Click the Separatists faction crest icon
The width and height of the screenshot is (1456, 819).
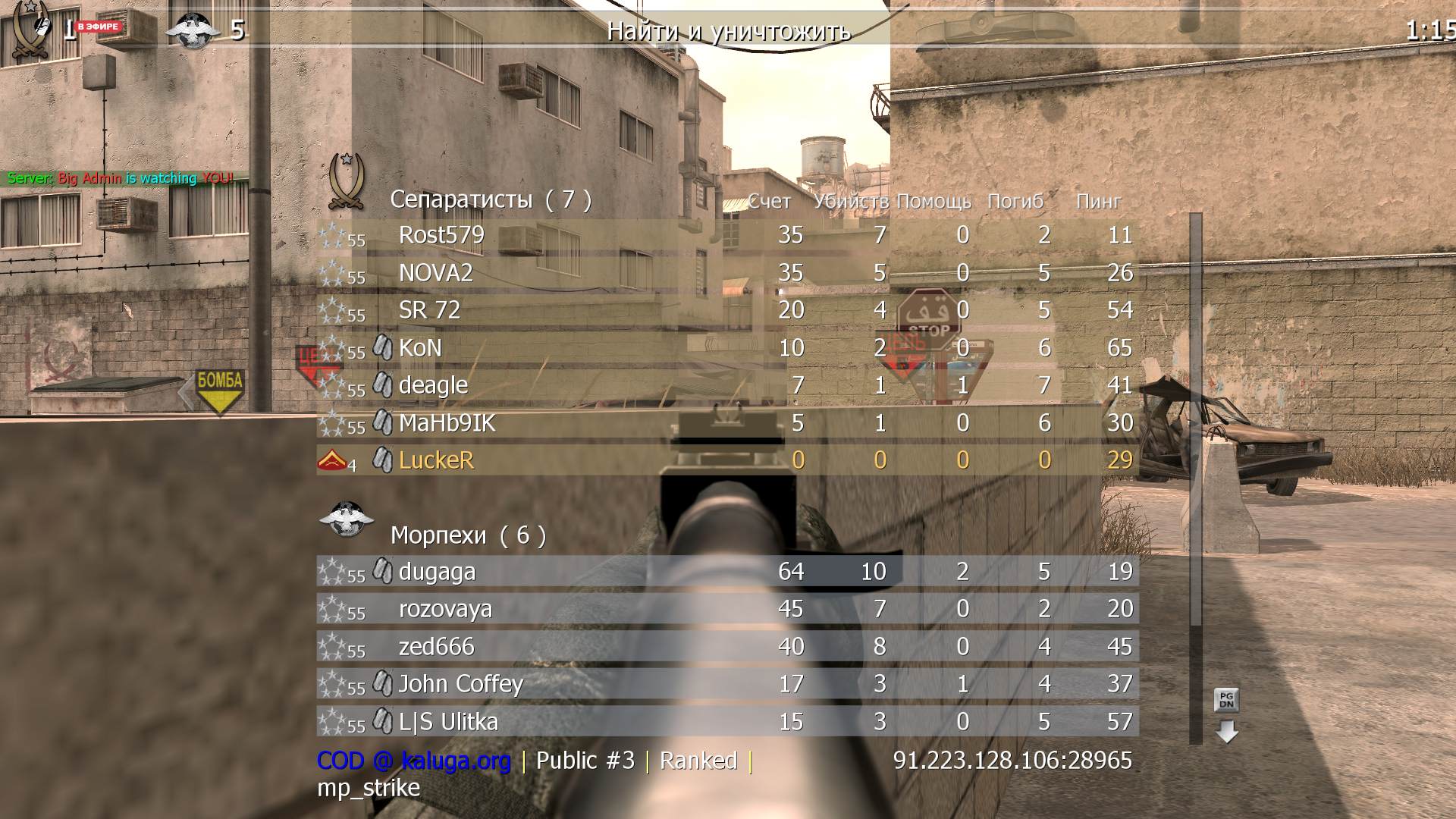click(x=346, y=180)
